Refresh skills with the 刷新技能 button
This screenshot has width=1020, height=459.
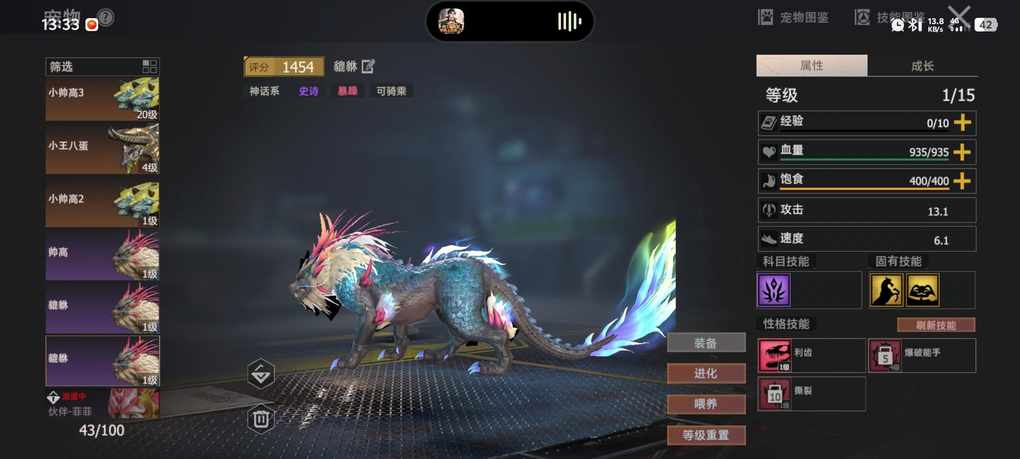[935, 325]
